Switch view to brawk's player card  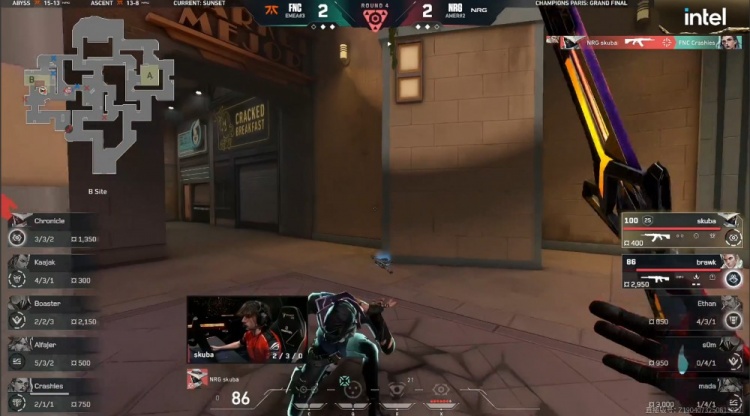(x=682, y=272)
